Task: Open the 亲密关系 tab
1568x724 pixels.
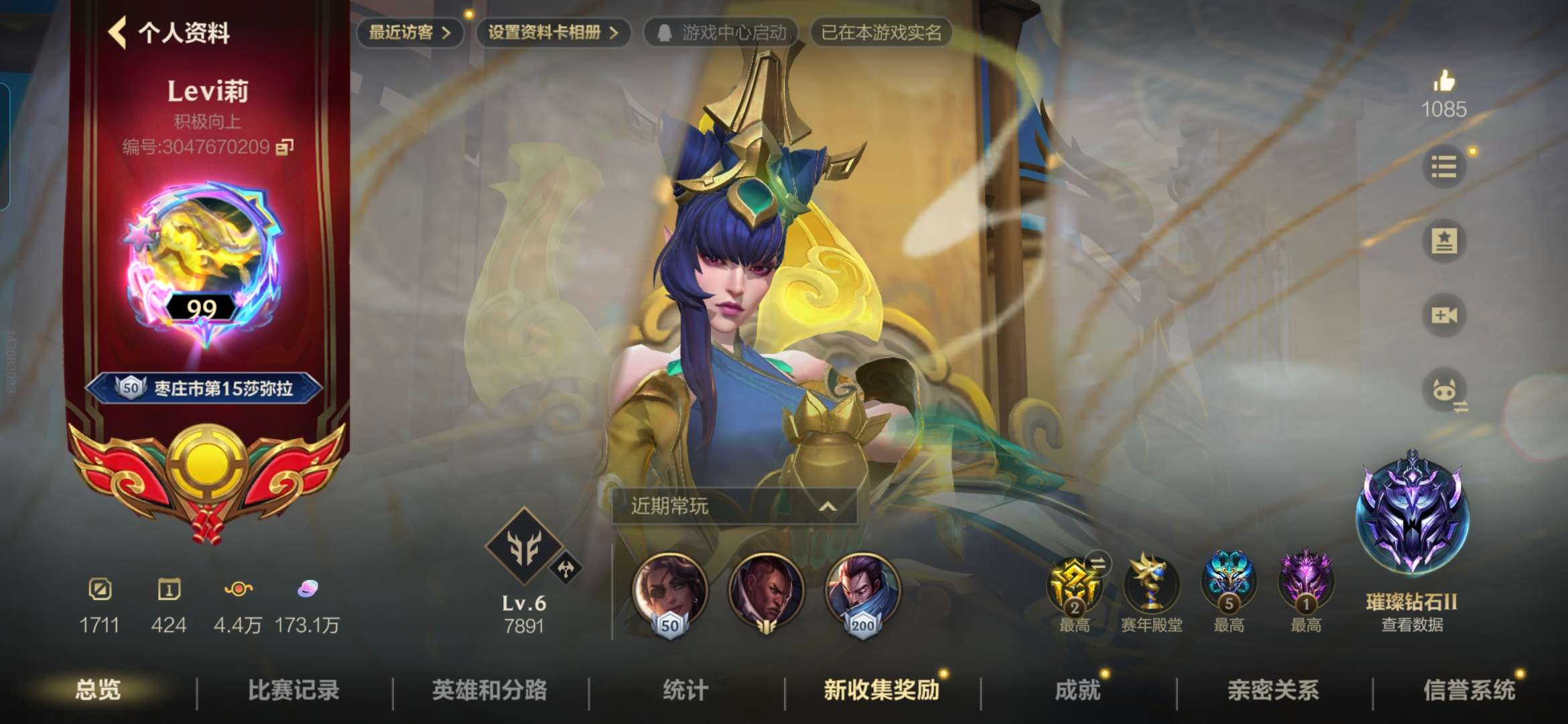Action: point(1273,690)
